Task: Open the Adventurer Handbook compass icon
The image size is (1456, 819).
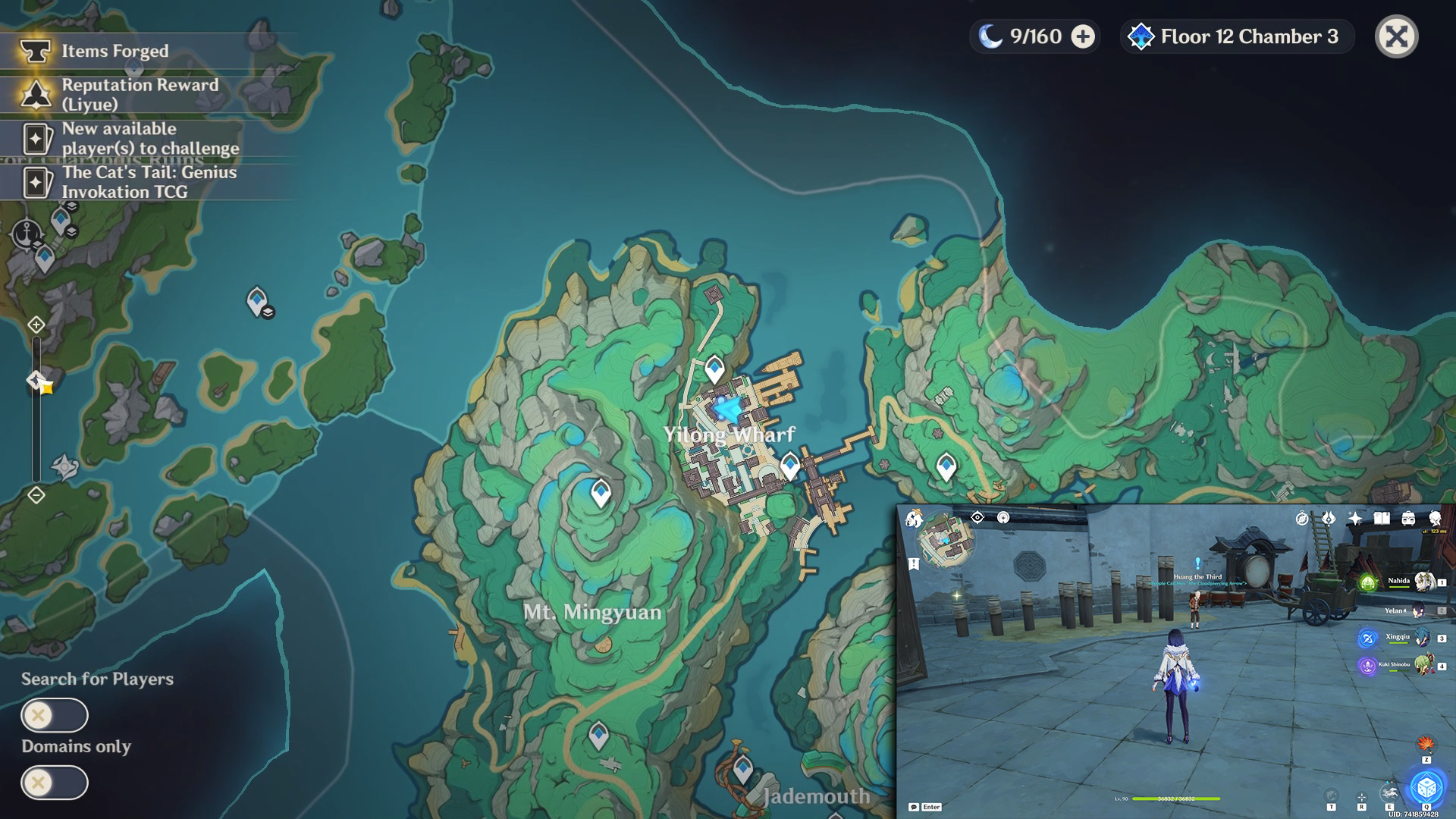Action: 1301,519
